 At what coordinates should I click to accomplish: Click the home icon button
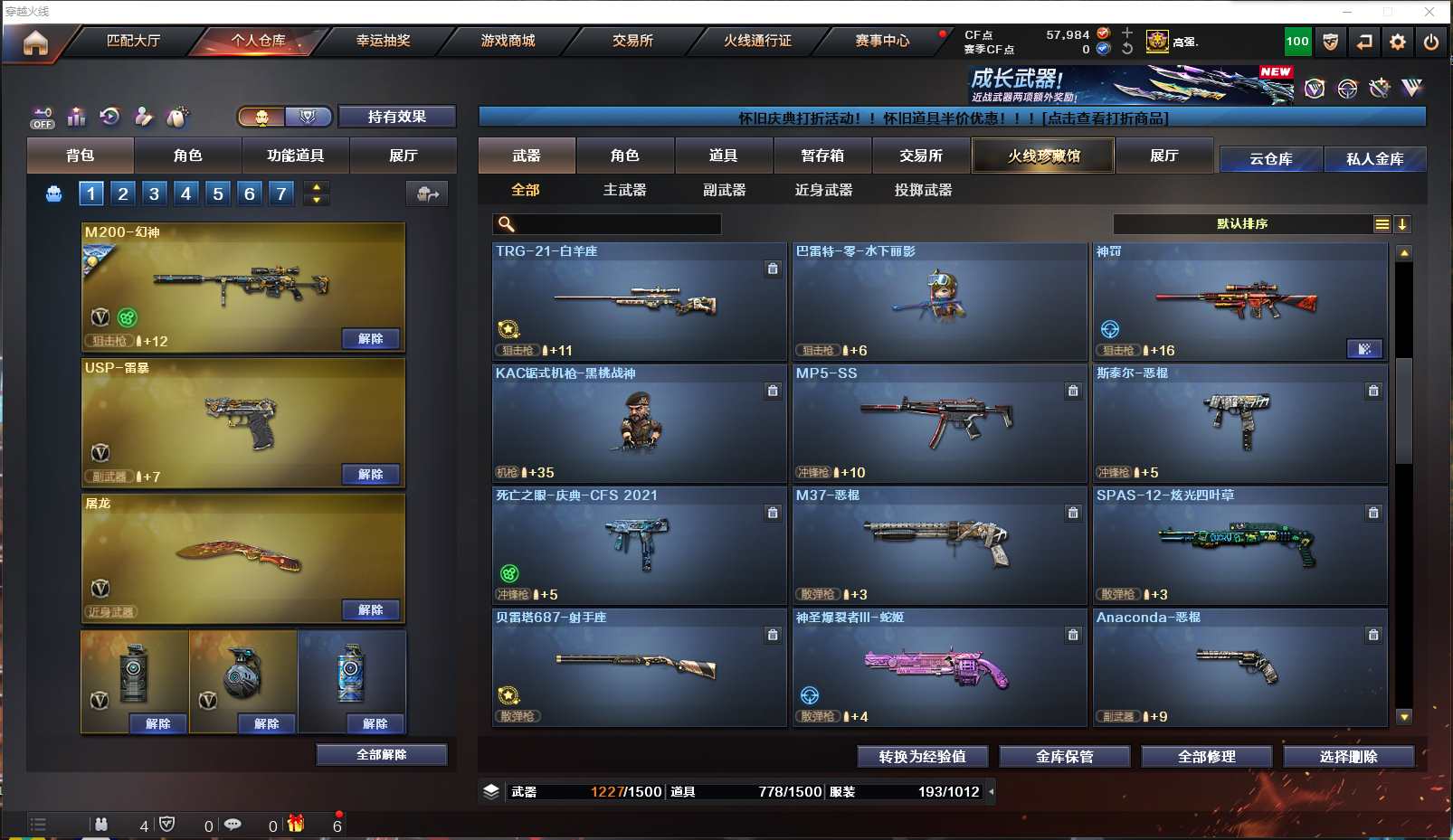click(35, 42)
